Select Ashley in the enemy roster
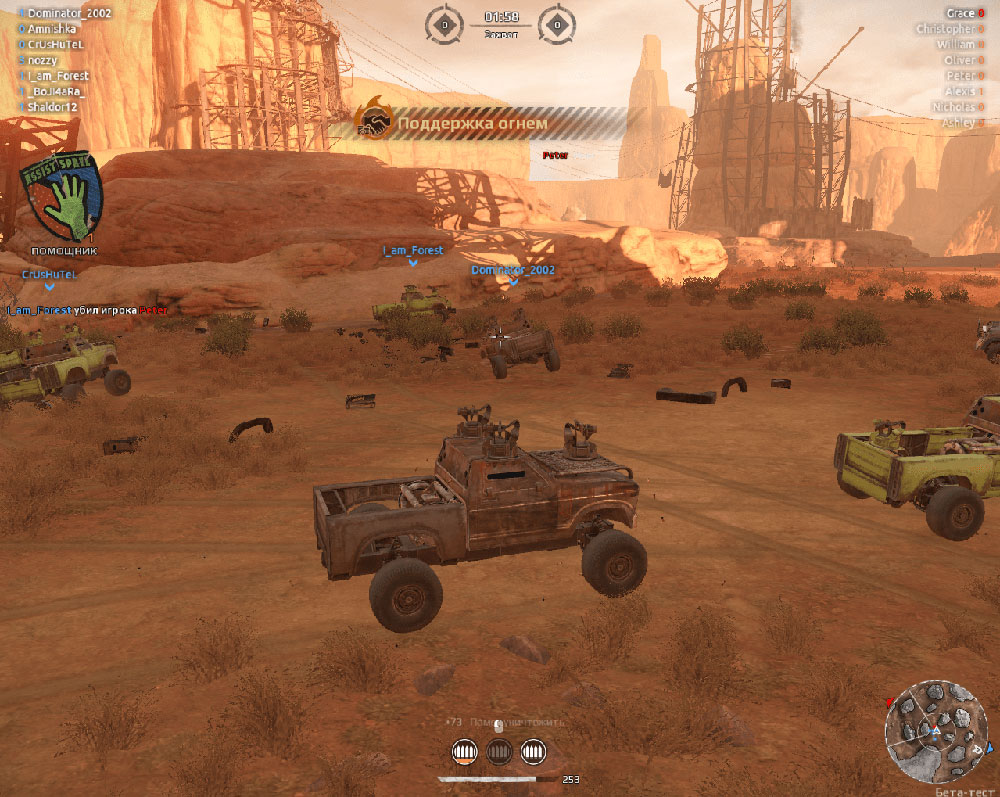Screen dimensions: 1000x797 point(957,122)
